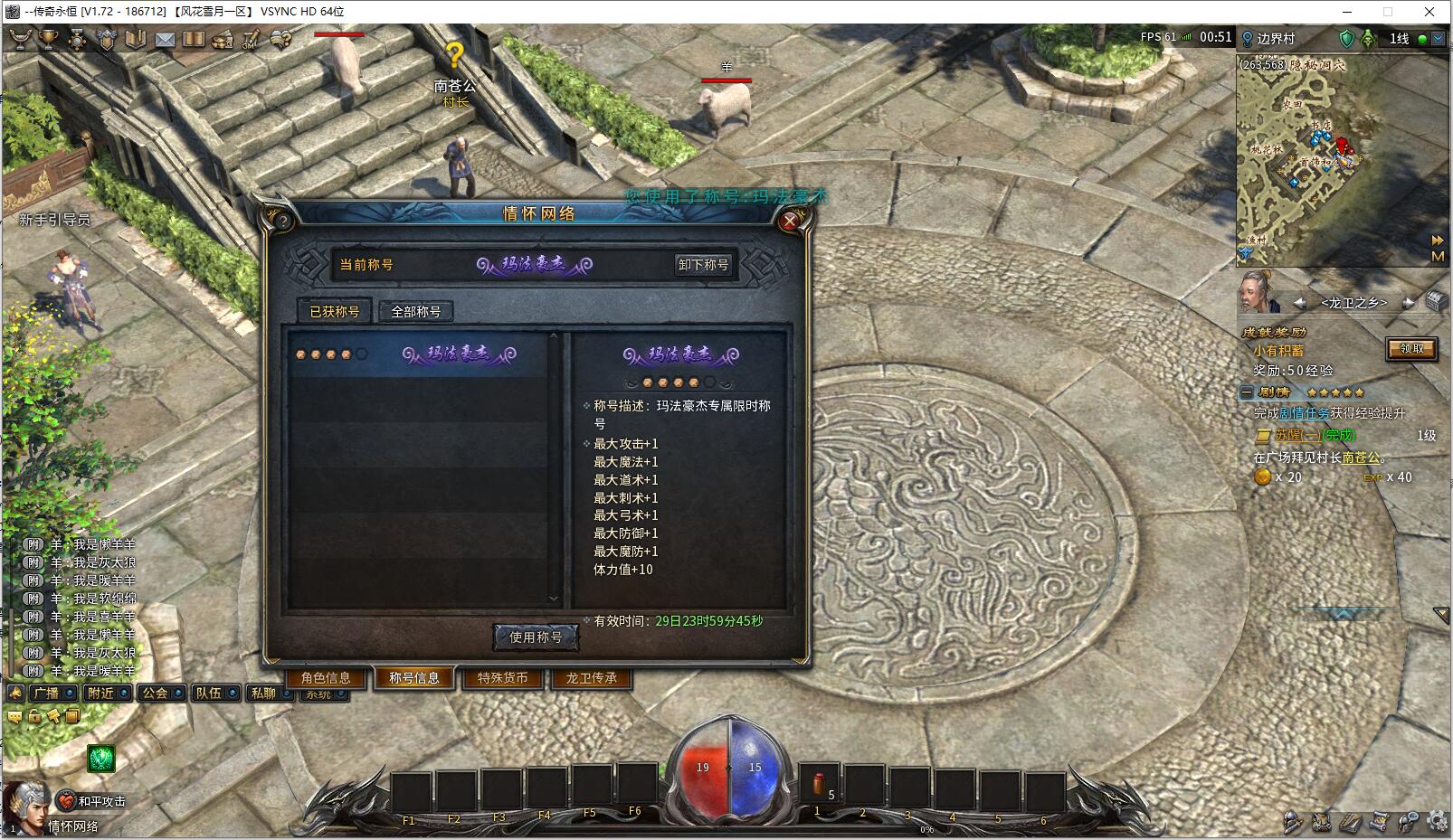Claim the 小有积蓄 reward with 领取
1453x840 pixels.
coord(1411,349)
